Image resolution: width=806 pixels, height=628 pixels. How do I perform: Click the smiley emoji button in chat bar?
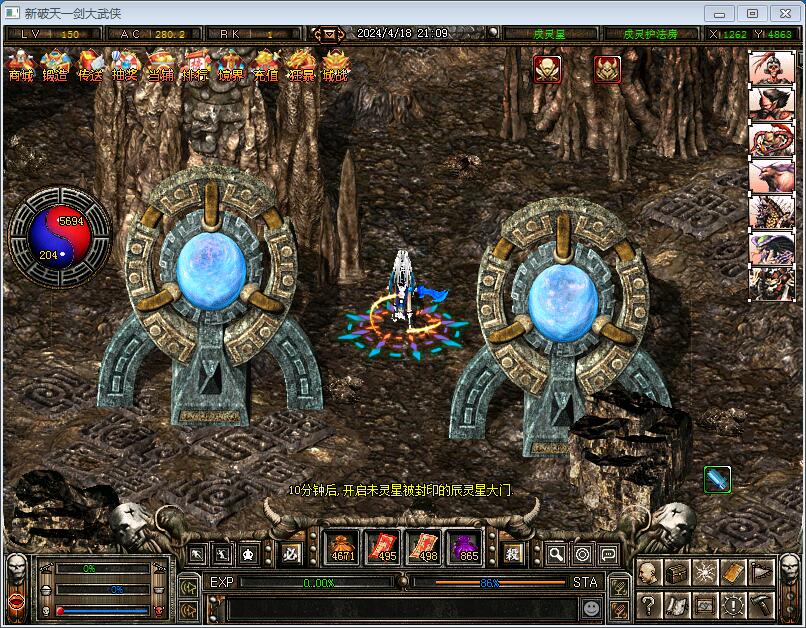(x=592, y=607)
